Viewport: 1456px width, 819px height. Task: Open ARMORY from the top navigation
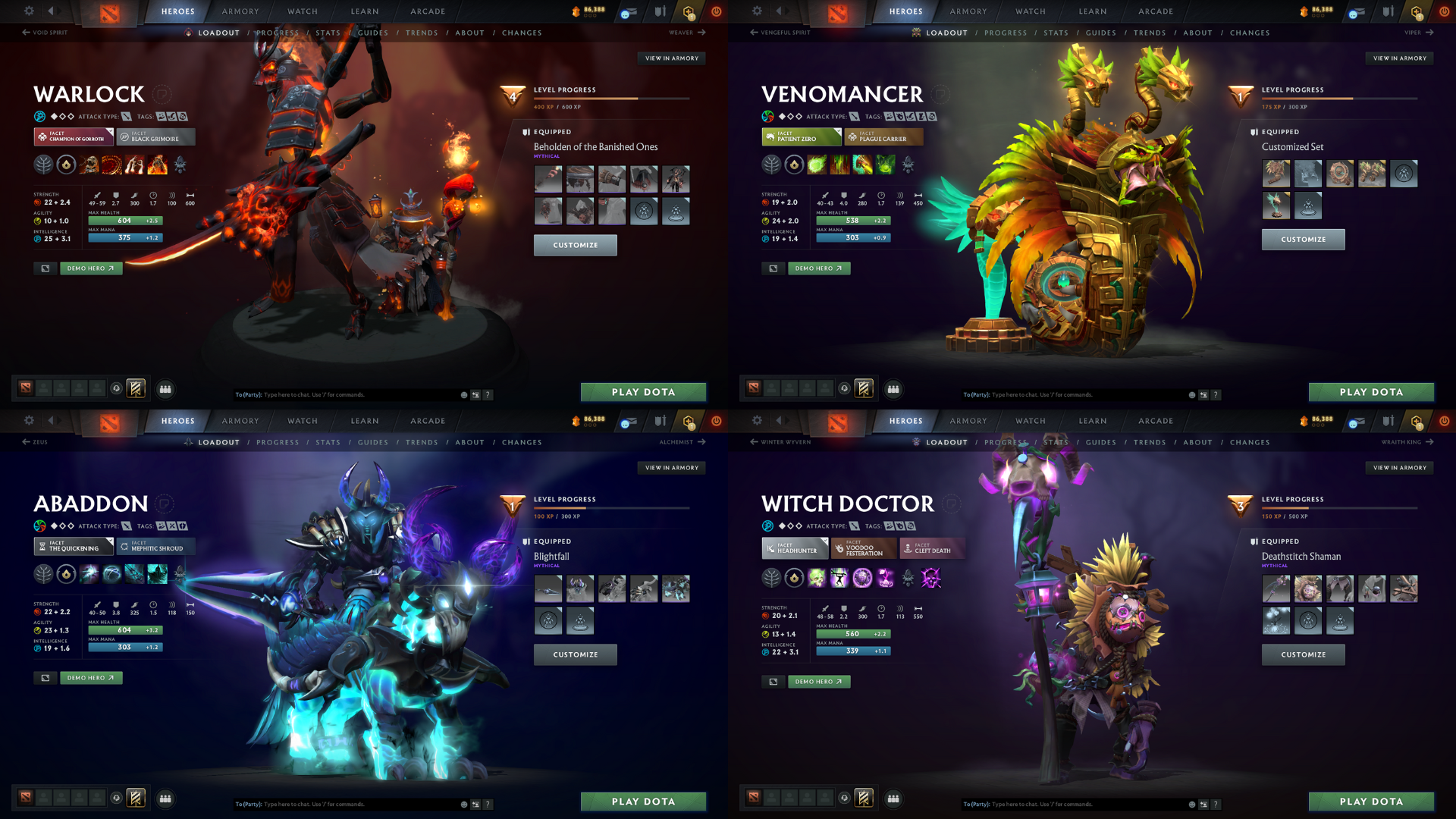[240, 11]
